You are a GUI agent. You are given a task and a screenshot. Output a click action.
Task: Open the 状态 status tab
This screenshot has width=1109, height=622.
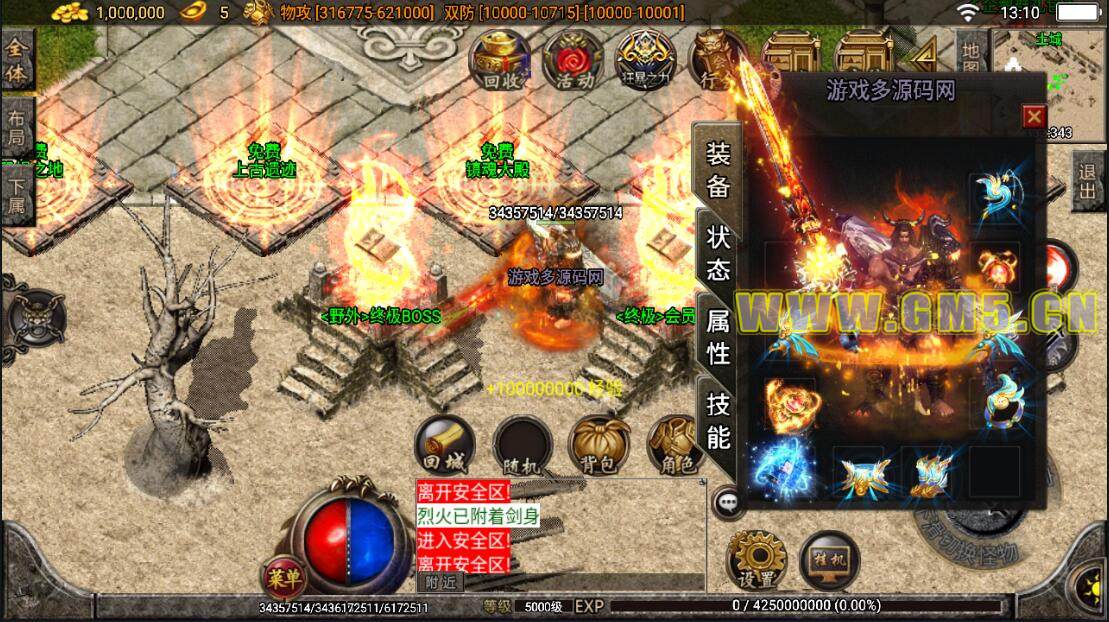pyautogui.click(x=718, y=253)
